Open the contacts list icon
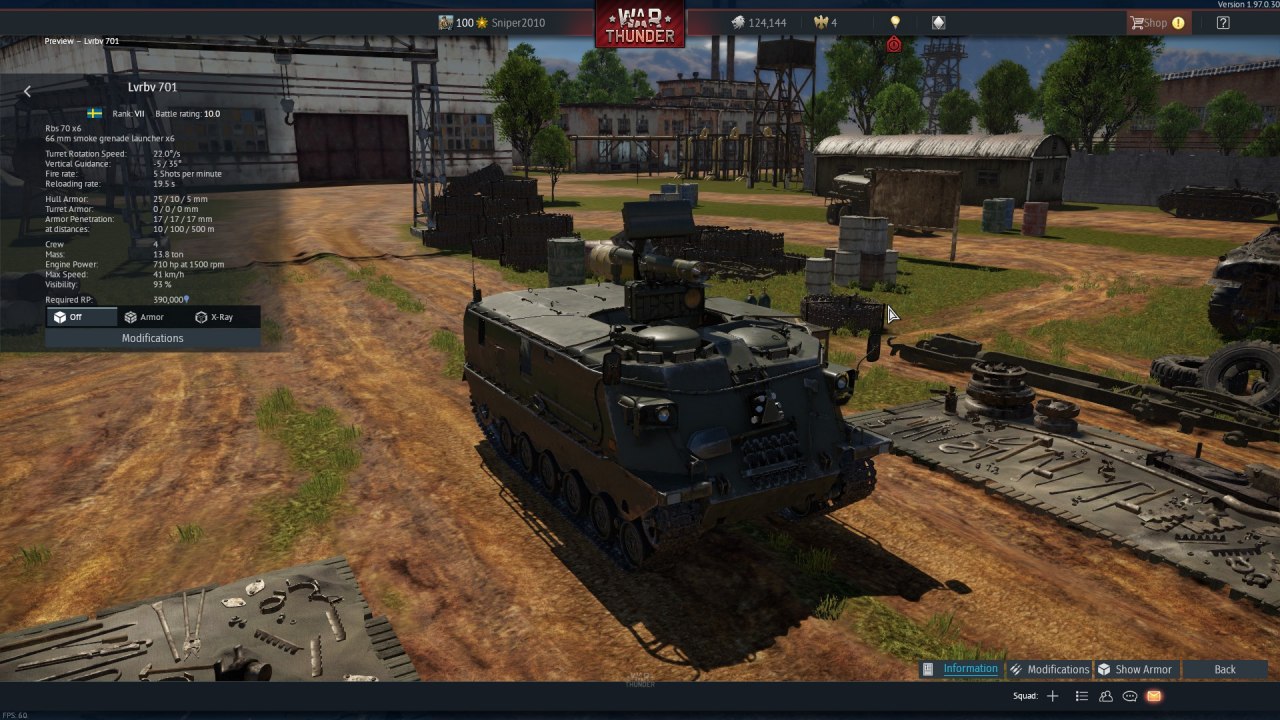The image size is (1280, 720). pos(1081,696)
